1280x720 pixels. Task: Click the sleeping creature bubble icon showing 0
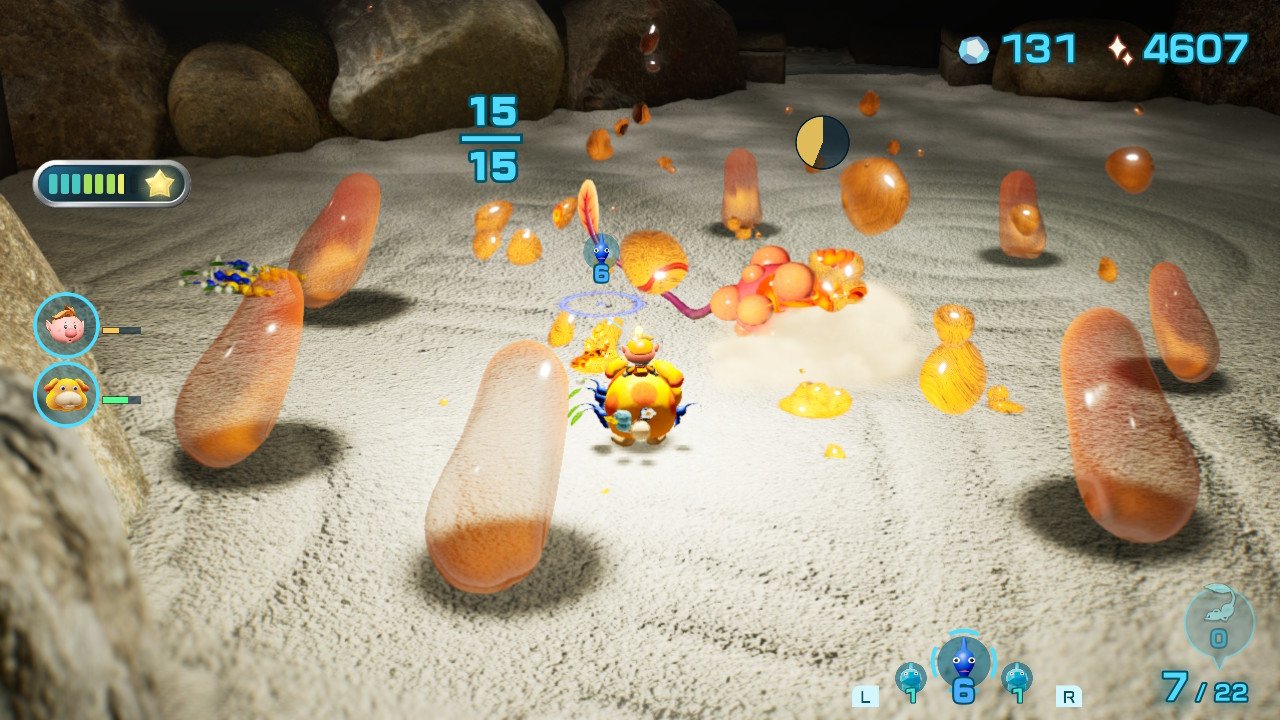pyautogui.click(x=1216, y=622)
